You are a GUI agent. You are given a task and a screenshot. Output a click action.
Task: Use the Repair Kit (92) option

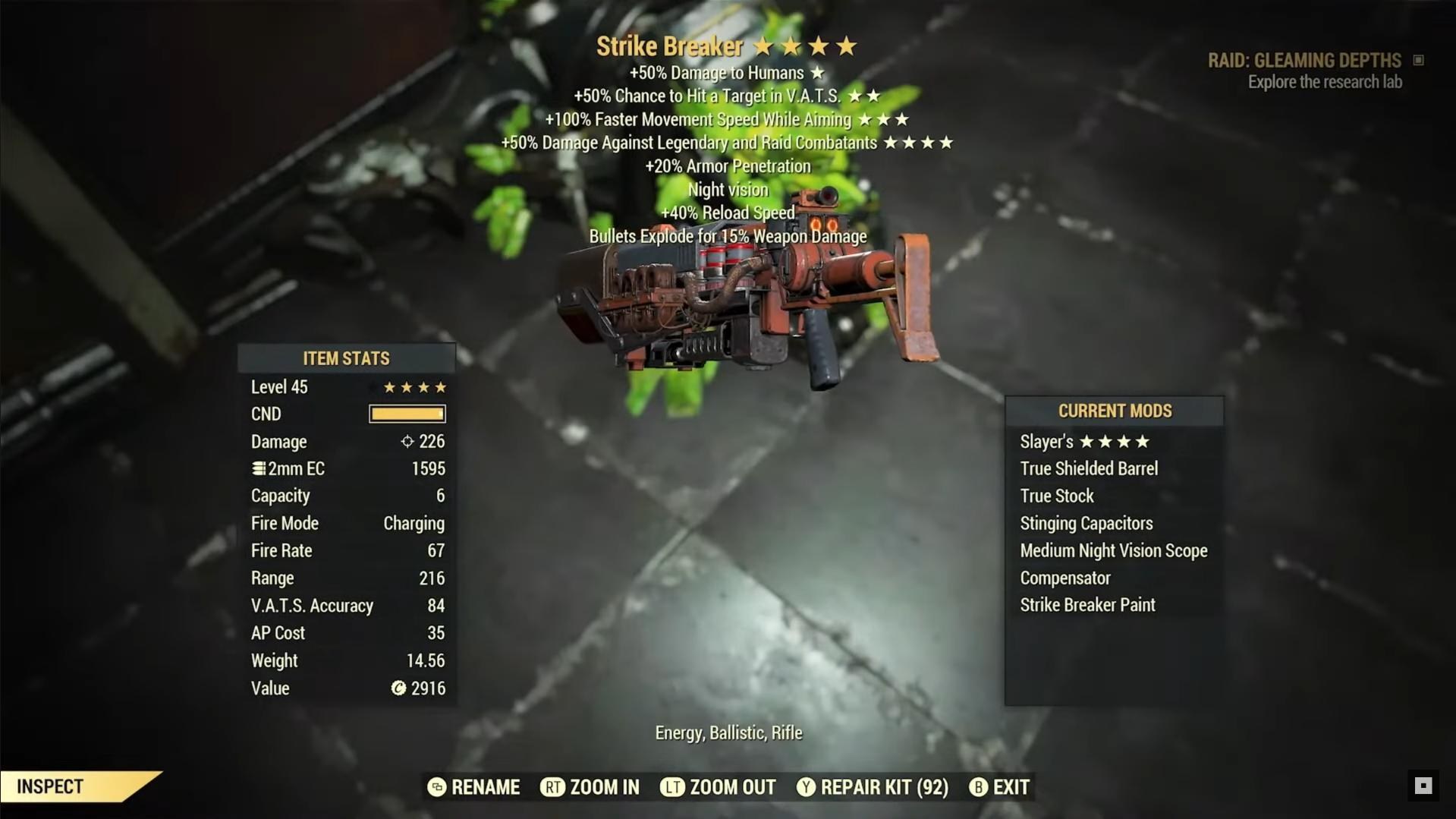[873, 787]
